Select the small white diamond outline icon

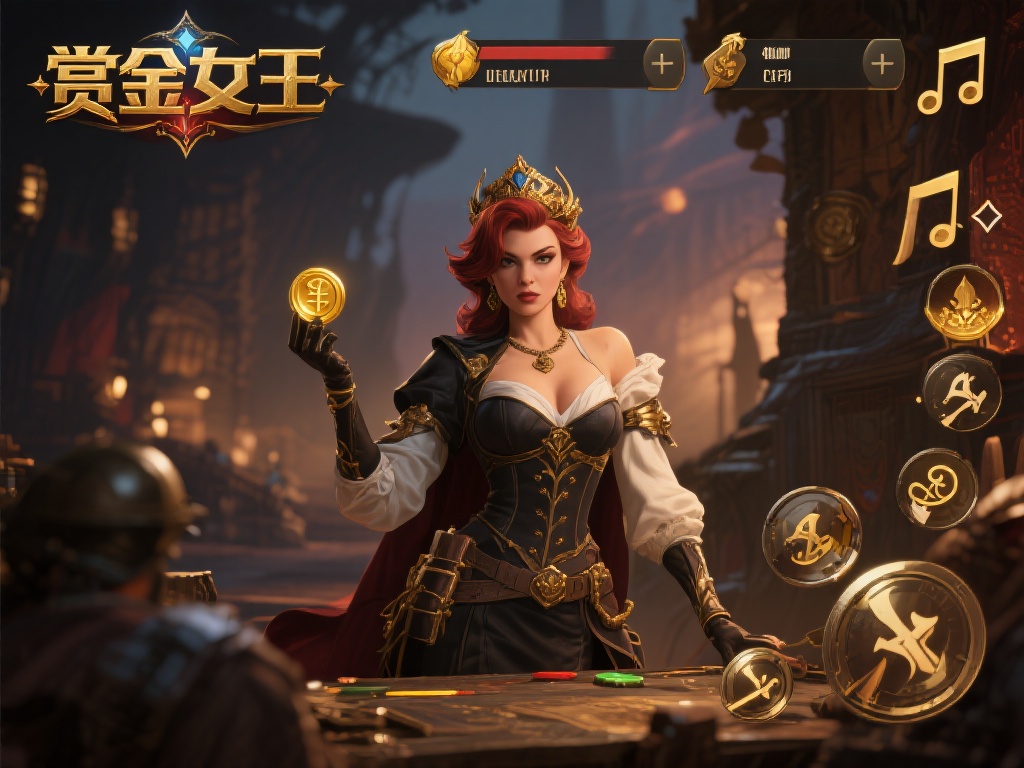click(986, 216)
